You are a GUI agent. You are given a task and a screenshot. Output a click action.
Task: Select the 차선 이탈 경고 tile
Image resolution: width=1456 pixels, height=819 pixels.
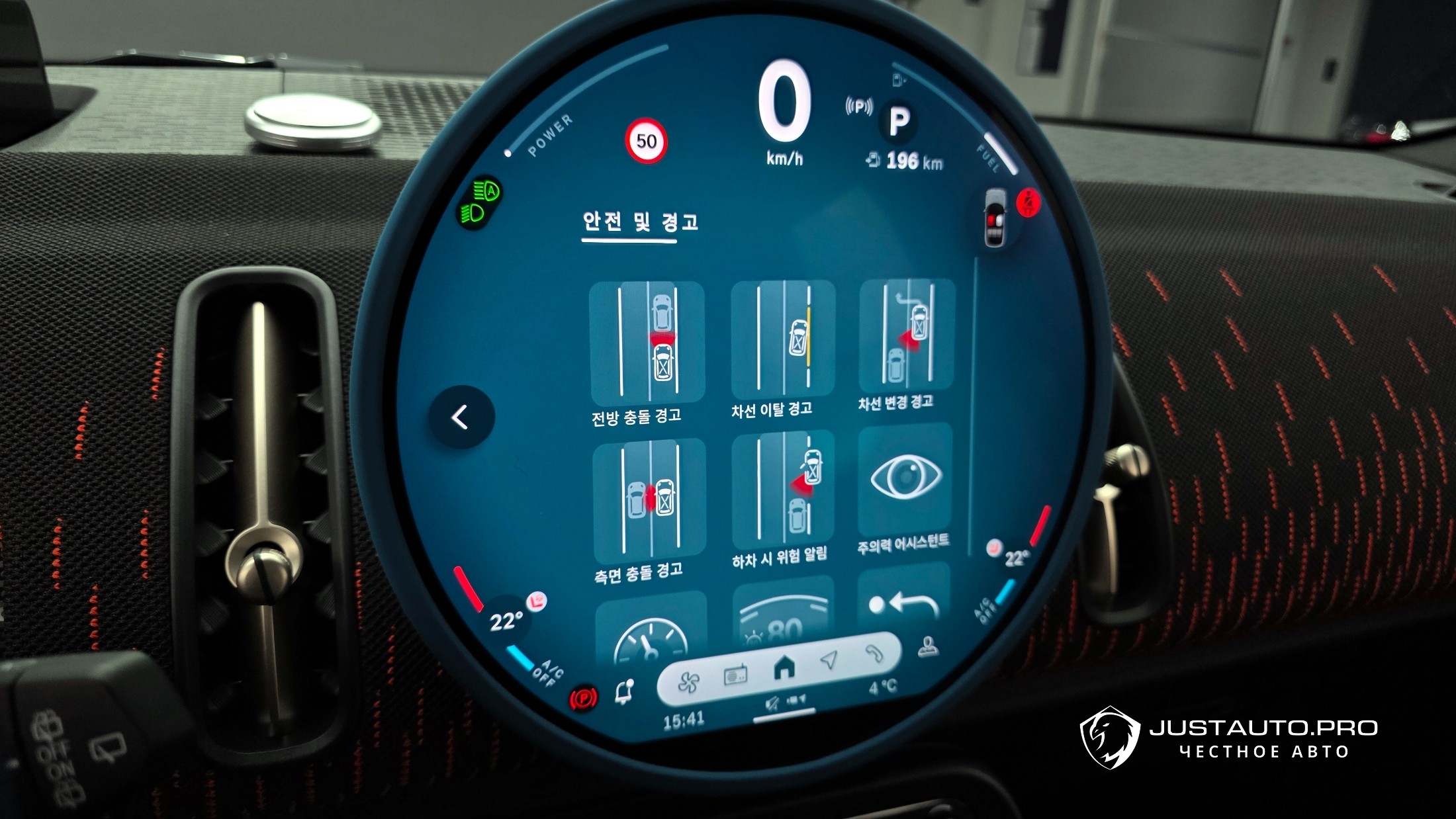[x=782, y=339]
